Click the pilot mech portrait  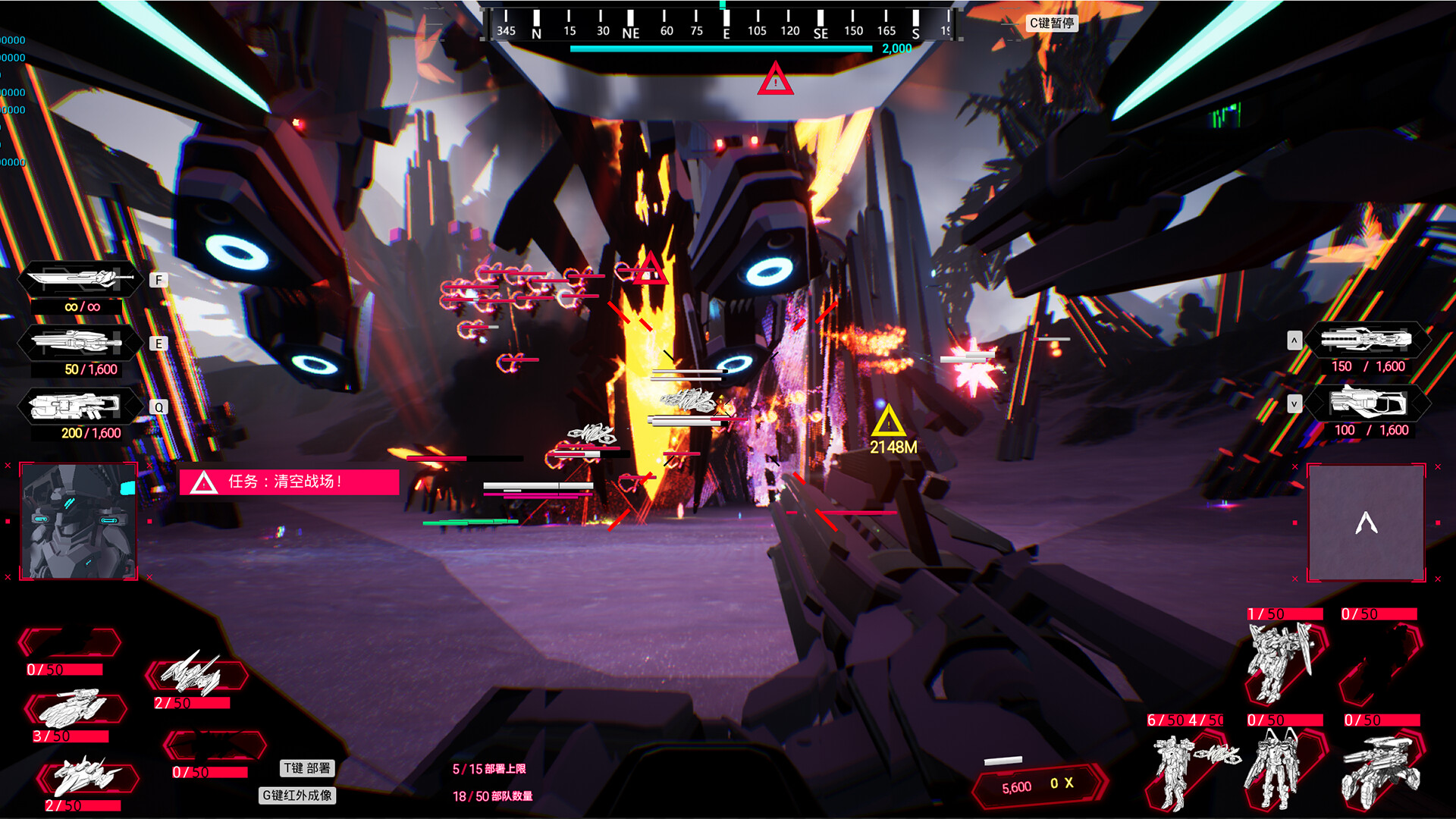pos(79,522)
